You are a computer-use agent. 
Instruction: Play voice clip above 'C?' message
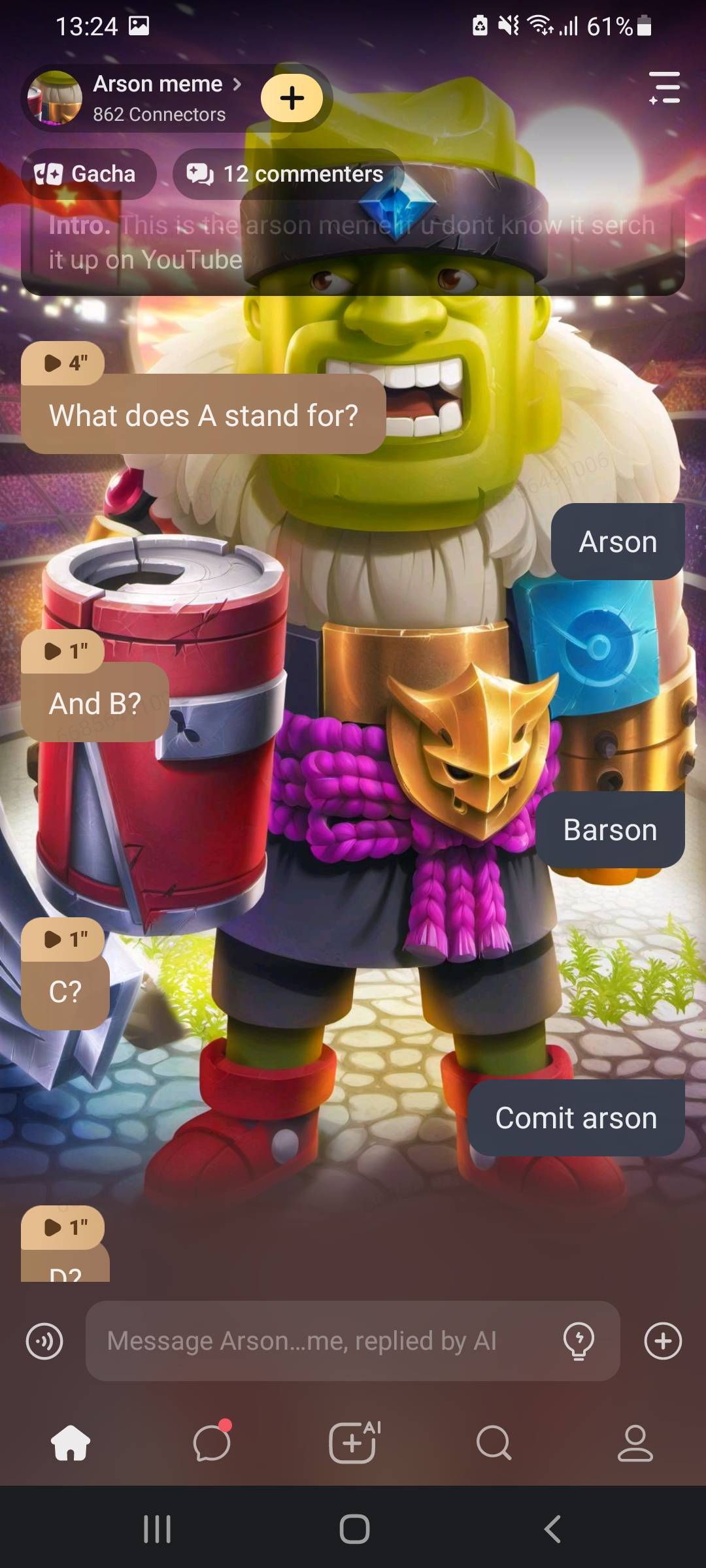(63, 939)
